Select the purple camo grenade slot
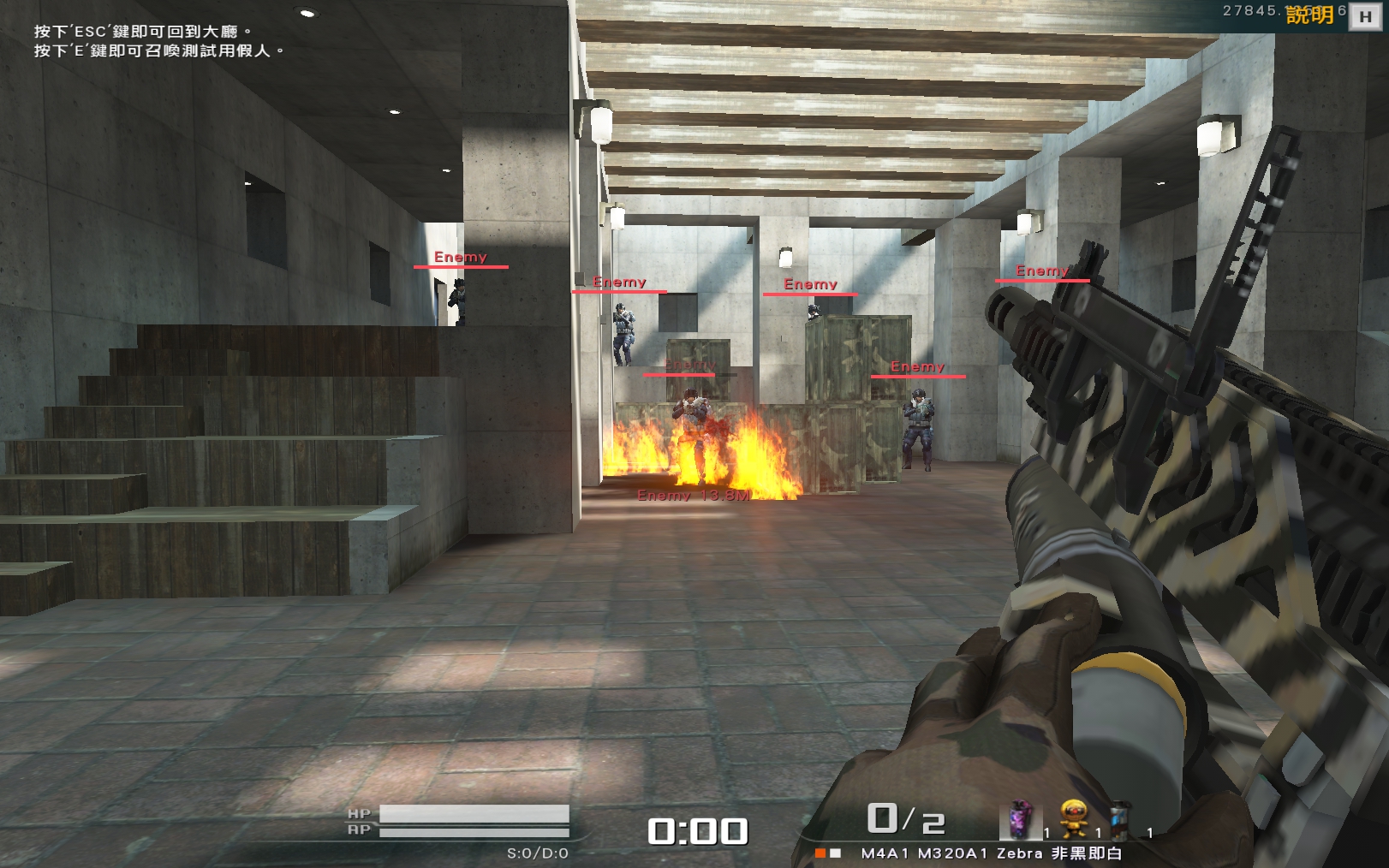The height and width of the screenshot is (868, 1389). (x=1019, y=820)
